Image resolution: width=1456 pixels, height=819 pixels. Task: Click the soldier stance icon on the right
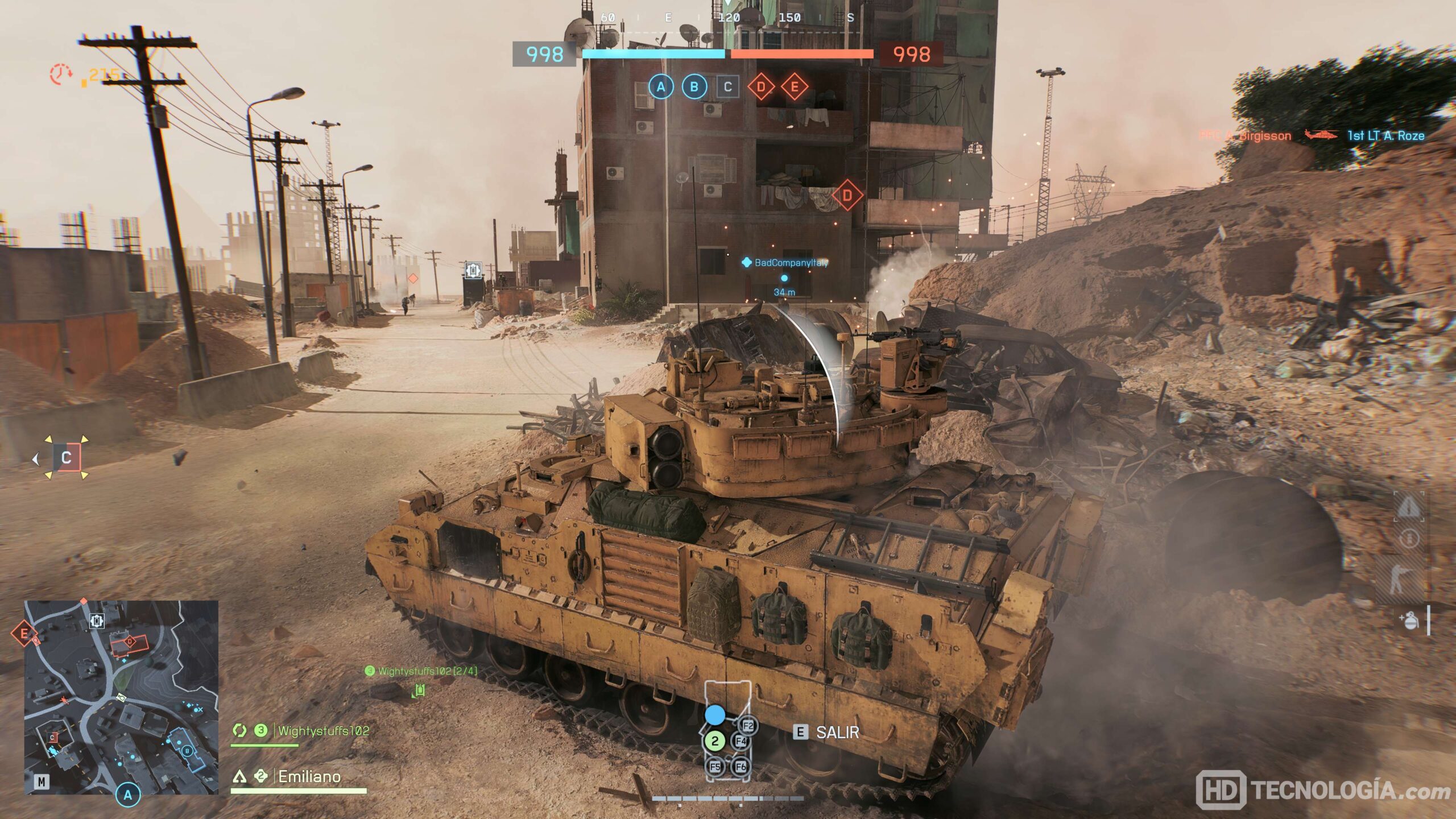1399,580
